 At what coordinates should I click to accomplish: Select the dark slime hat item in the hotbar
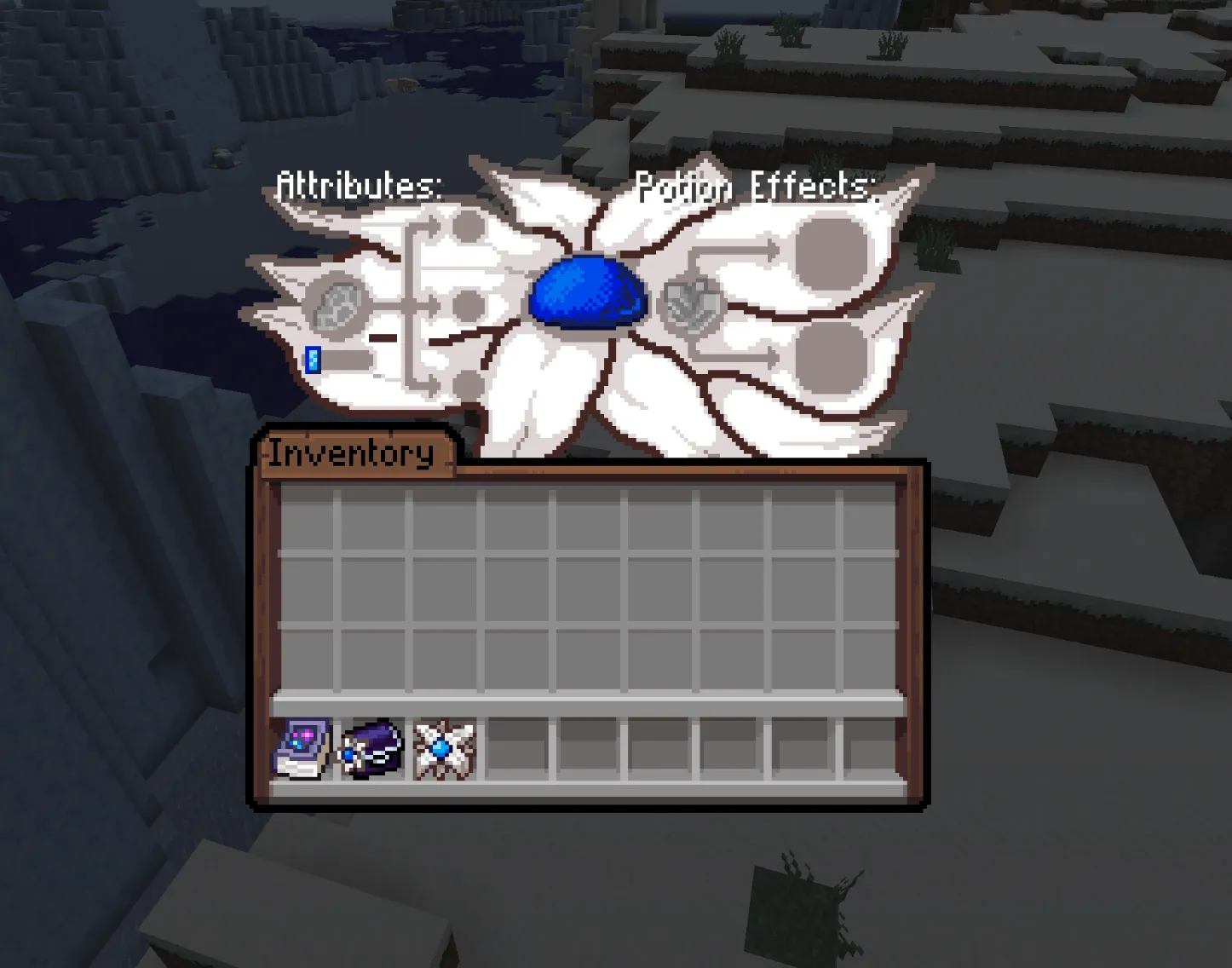click(x=370, y=748)
